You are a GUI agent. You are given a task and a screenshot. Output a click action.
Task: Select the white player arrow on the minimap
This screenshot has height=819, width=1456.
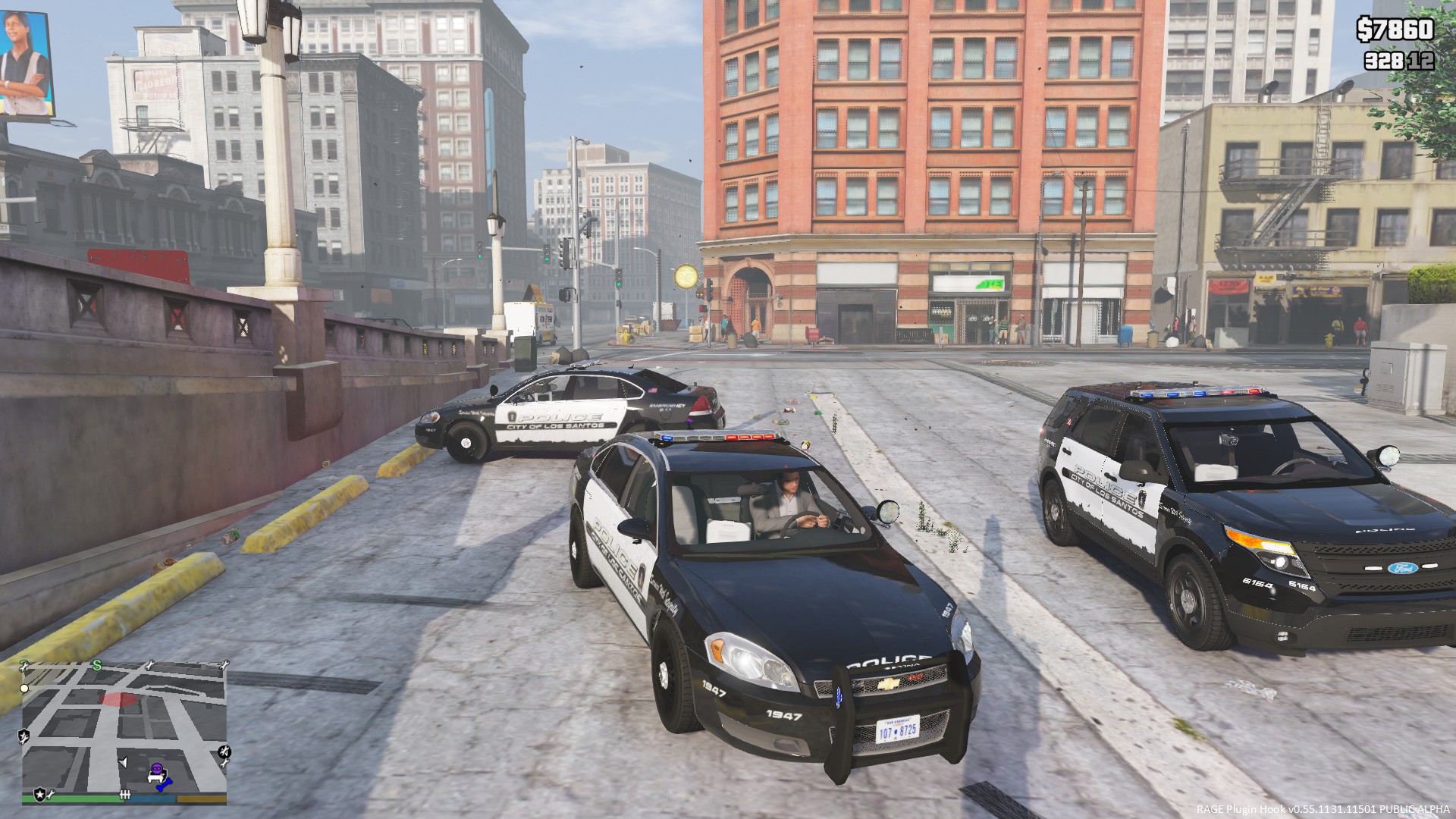123,761
